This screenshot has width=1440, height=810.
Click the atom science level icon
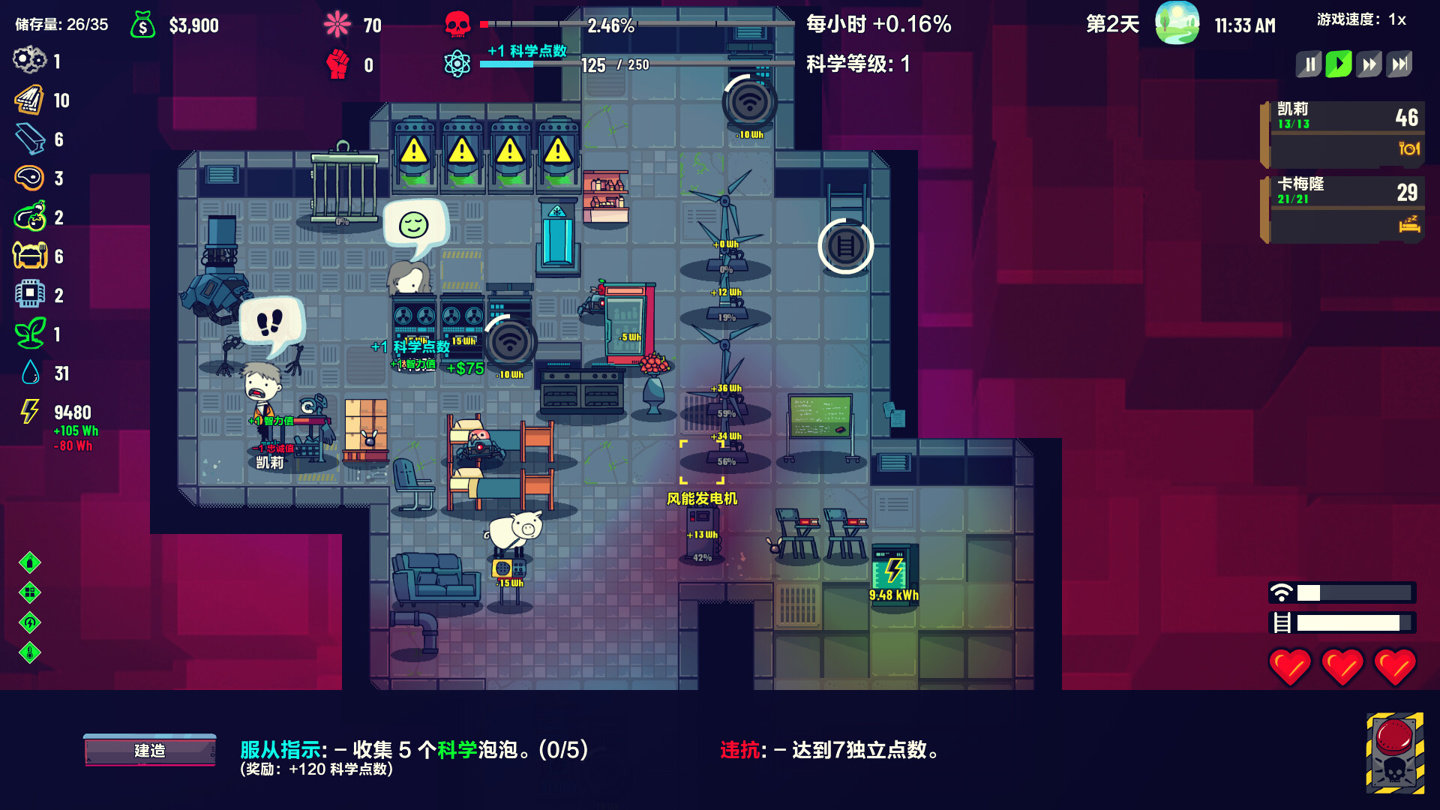click(x=457, y=64)
